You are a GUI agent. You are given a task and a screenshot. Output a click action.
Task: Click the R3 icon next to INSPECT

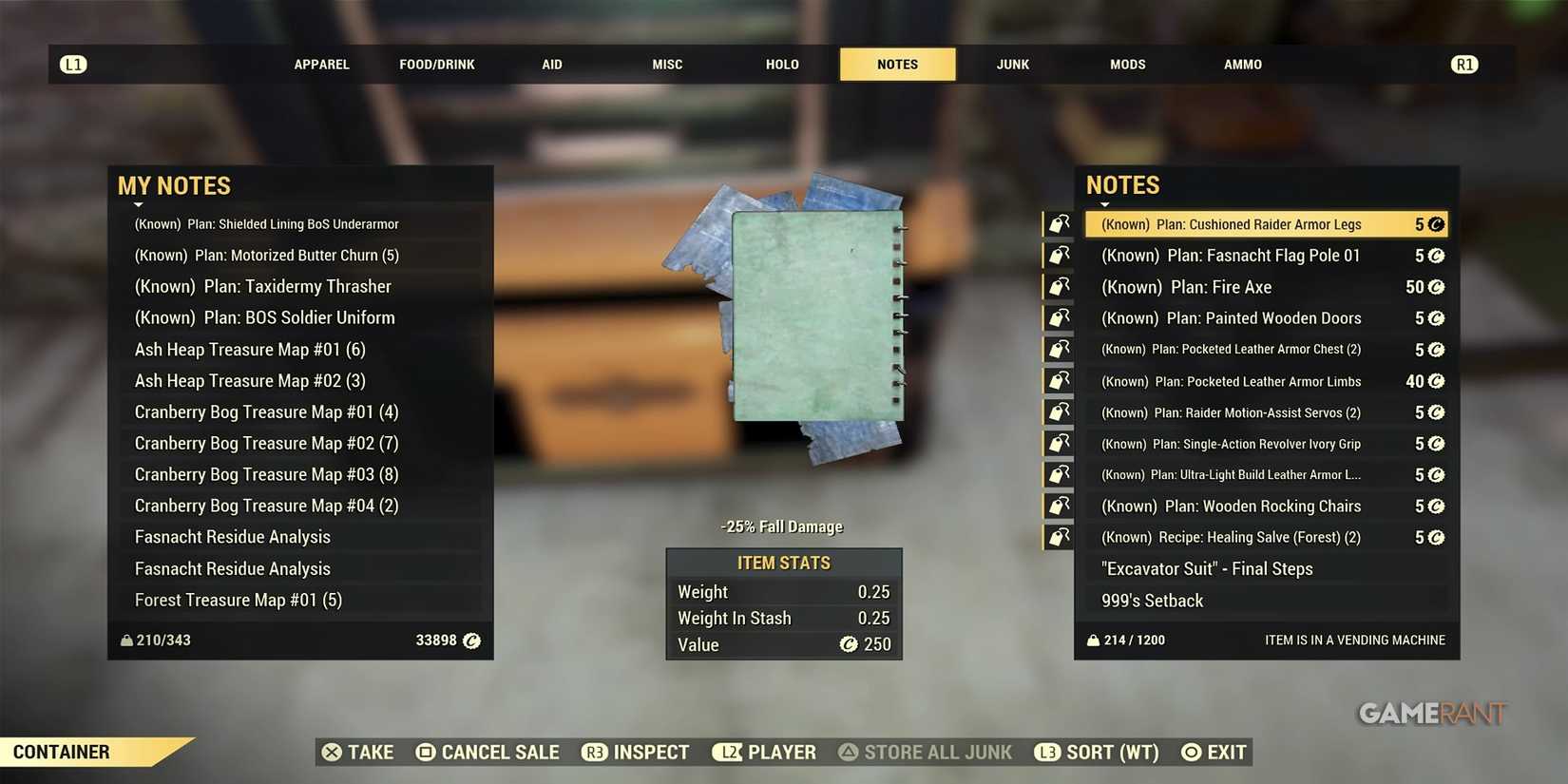594,752
